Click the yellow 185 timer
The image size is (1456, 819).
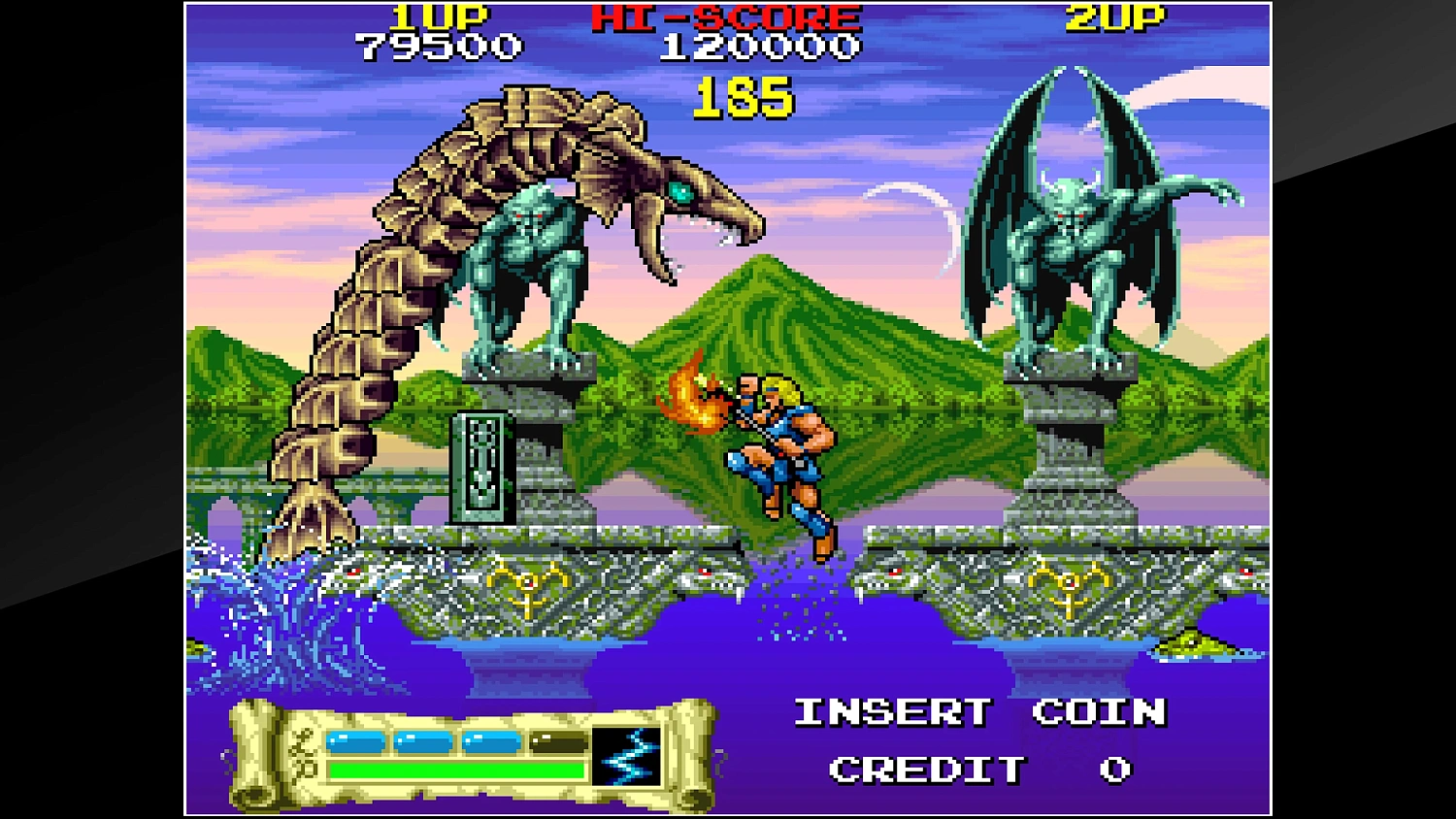pyautogui.click(x=743, y=100)
